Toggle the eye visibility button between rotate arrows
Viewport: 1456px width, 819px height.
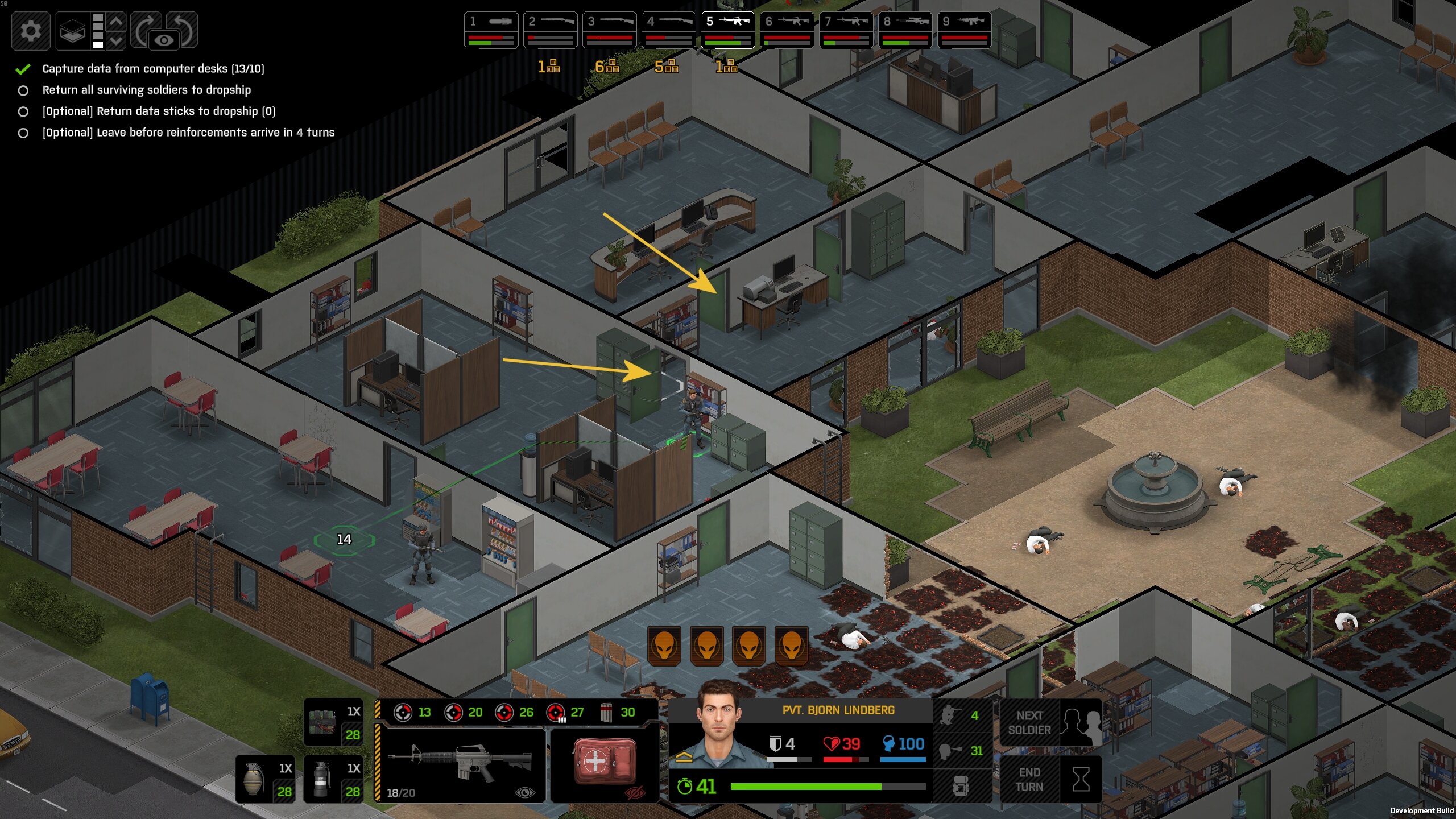click(x=164, y=40)
